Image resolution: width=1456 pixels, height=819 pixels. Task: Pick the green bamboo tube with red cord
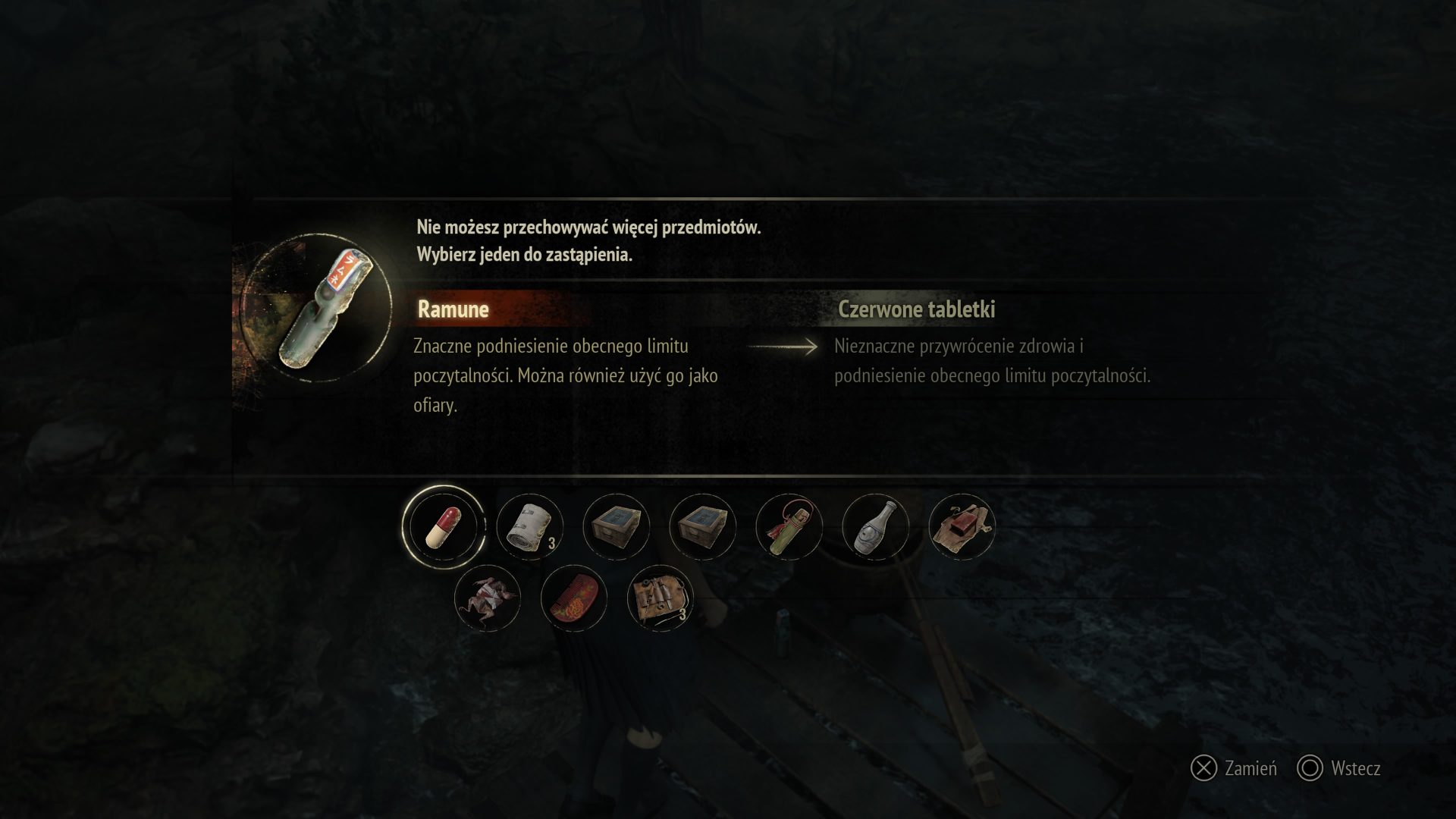pyautogui.click(x=789, y=527)
